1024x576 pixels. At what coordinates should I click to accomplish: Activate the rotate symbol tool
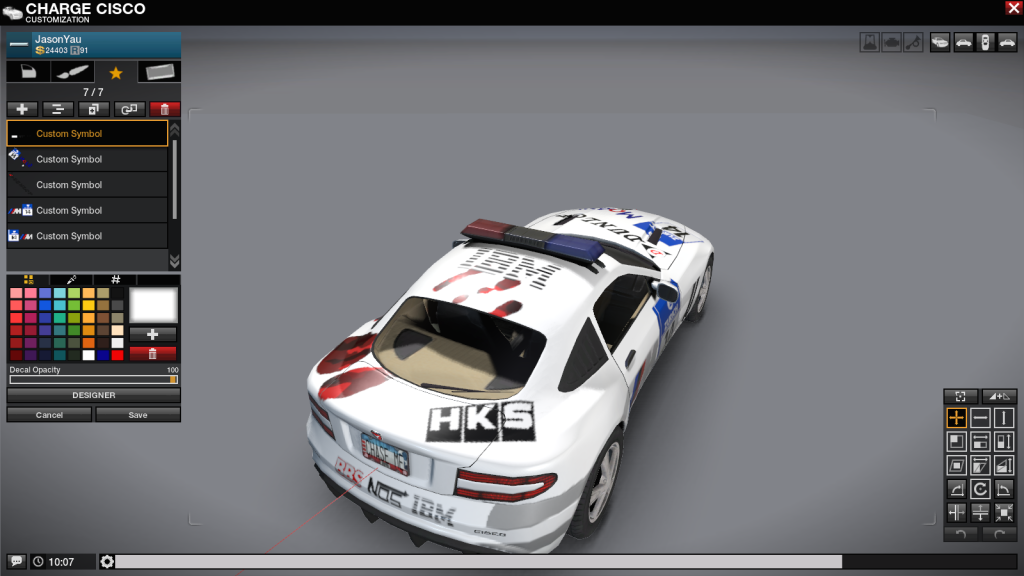[980, 489]
